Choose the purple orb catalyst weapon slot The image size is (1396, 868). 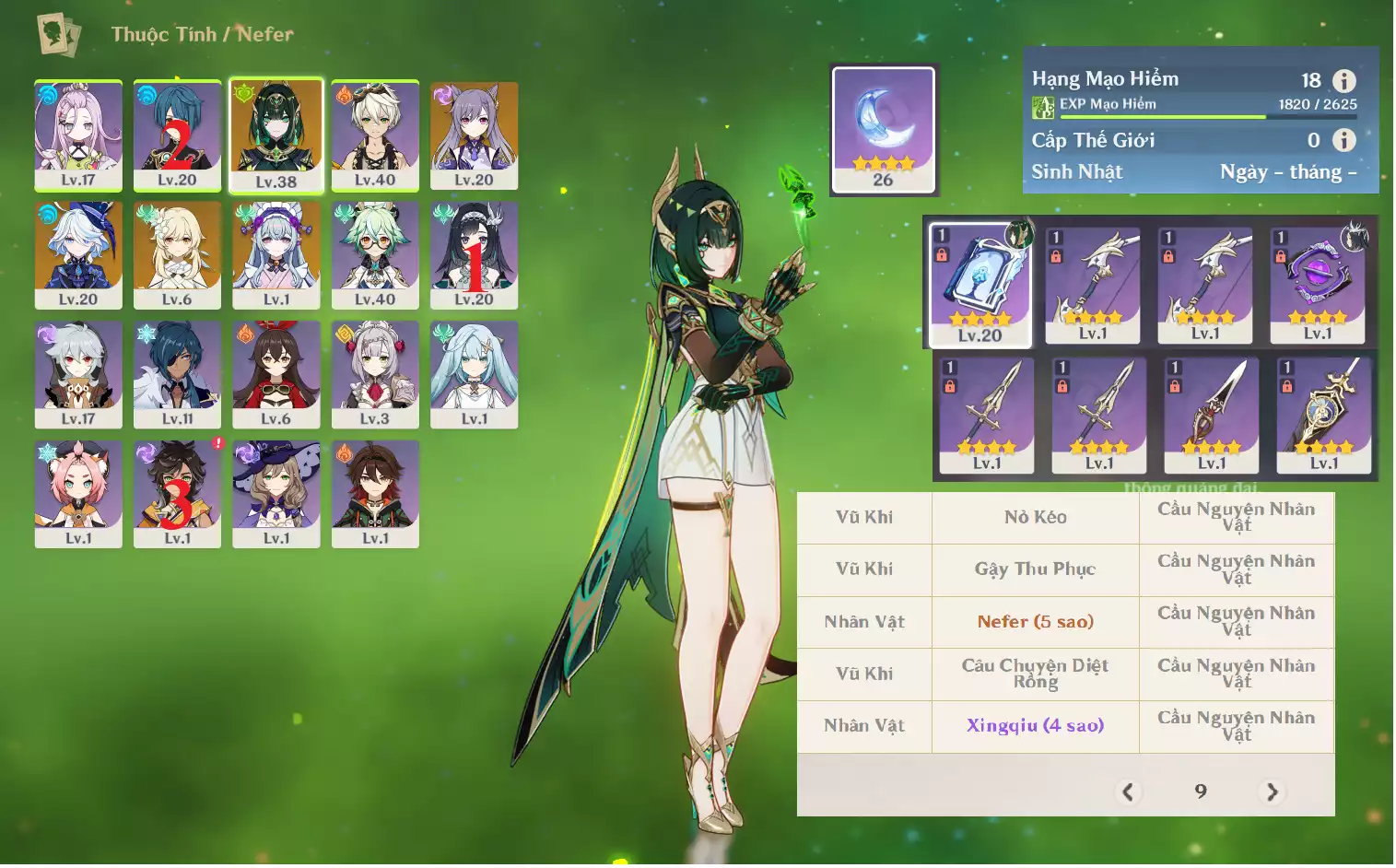click(x=1317, y=285)
